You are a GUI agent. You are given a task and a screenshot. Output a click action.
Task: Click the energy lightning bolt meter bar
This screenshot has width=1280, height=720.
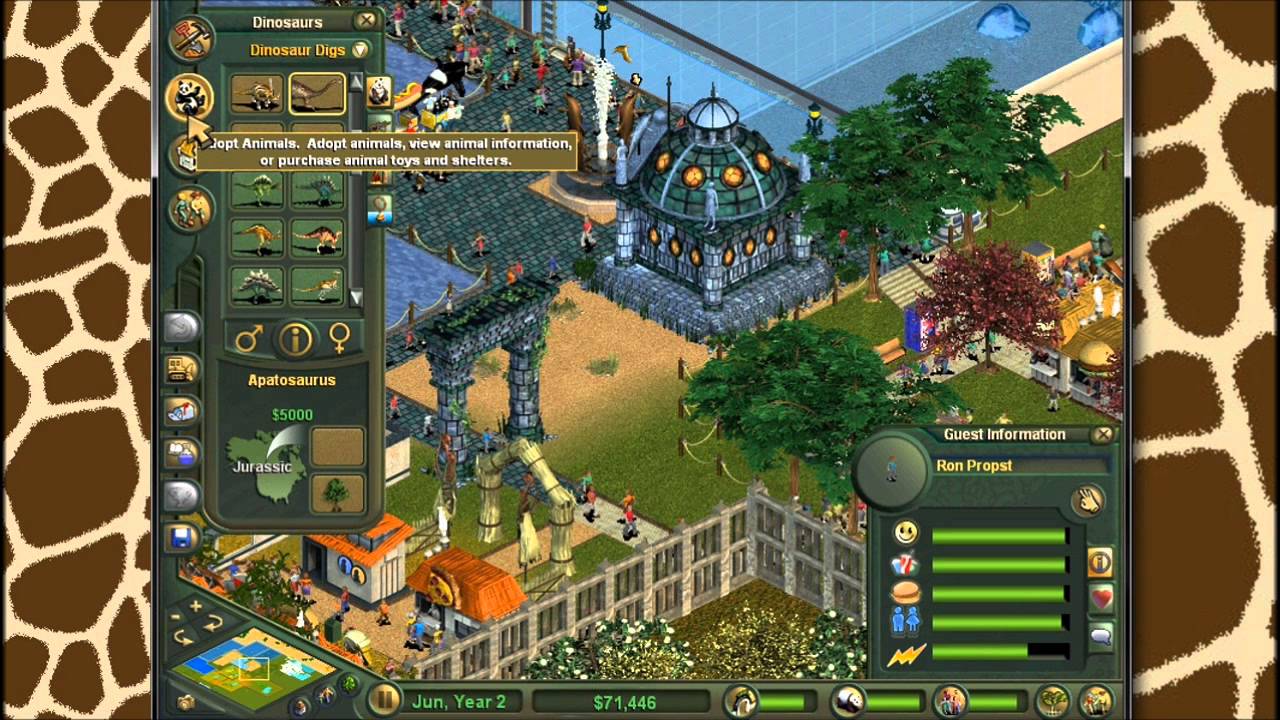(x=998, y=653)
